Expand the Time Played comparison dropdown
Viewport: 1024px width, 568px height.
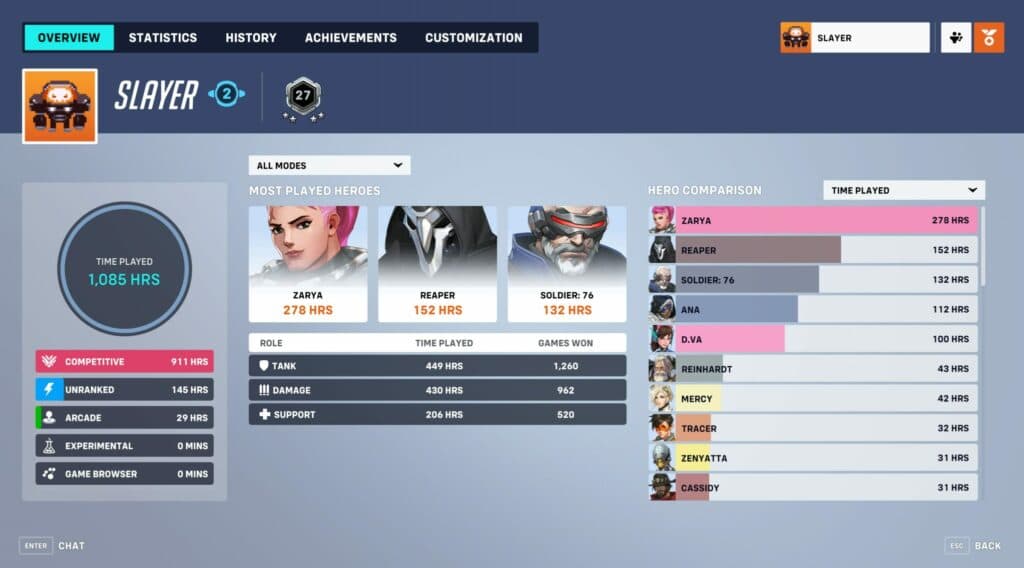coord(903,190)
